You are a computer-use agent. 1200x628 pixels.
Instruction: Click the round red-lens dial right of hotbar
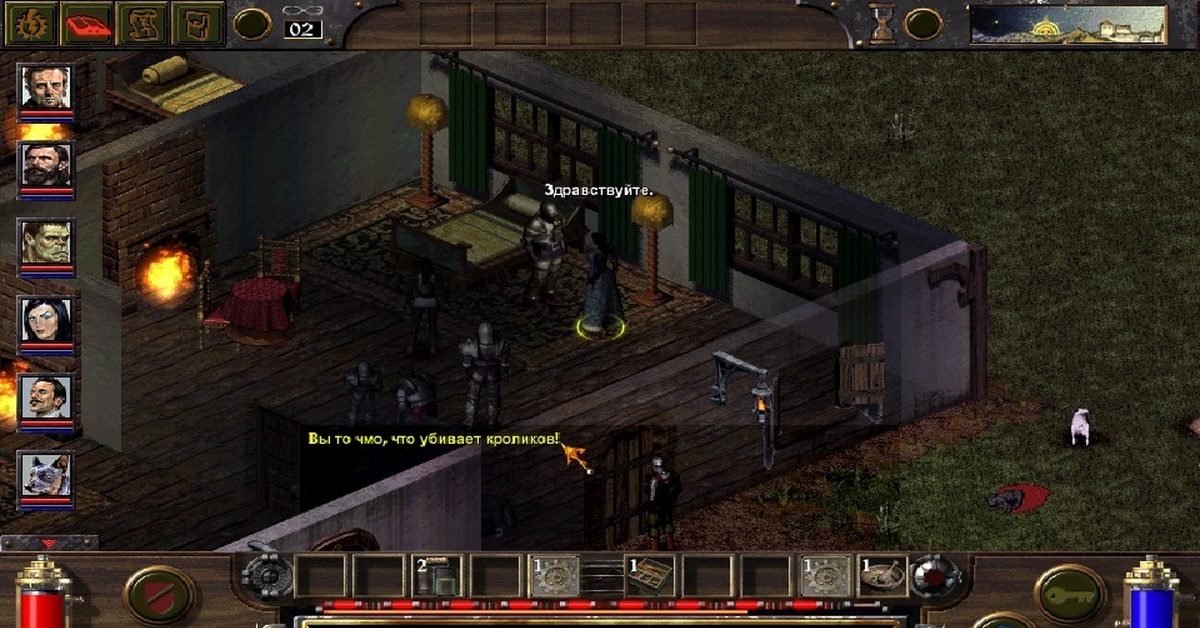(x=936, y=576)
